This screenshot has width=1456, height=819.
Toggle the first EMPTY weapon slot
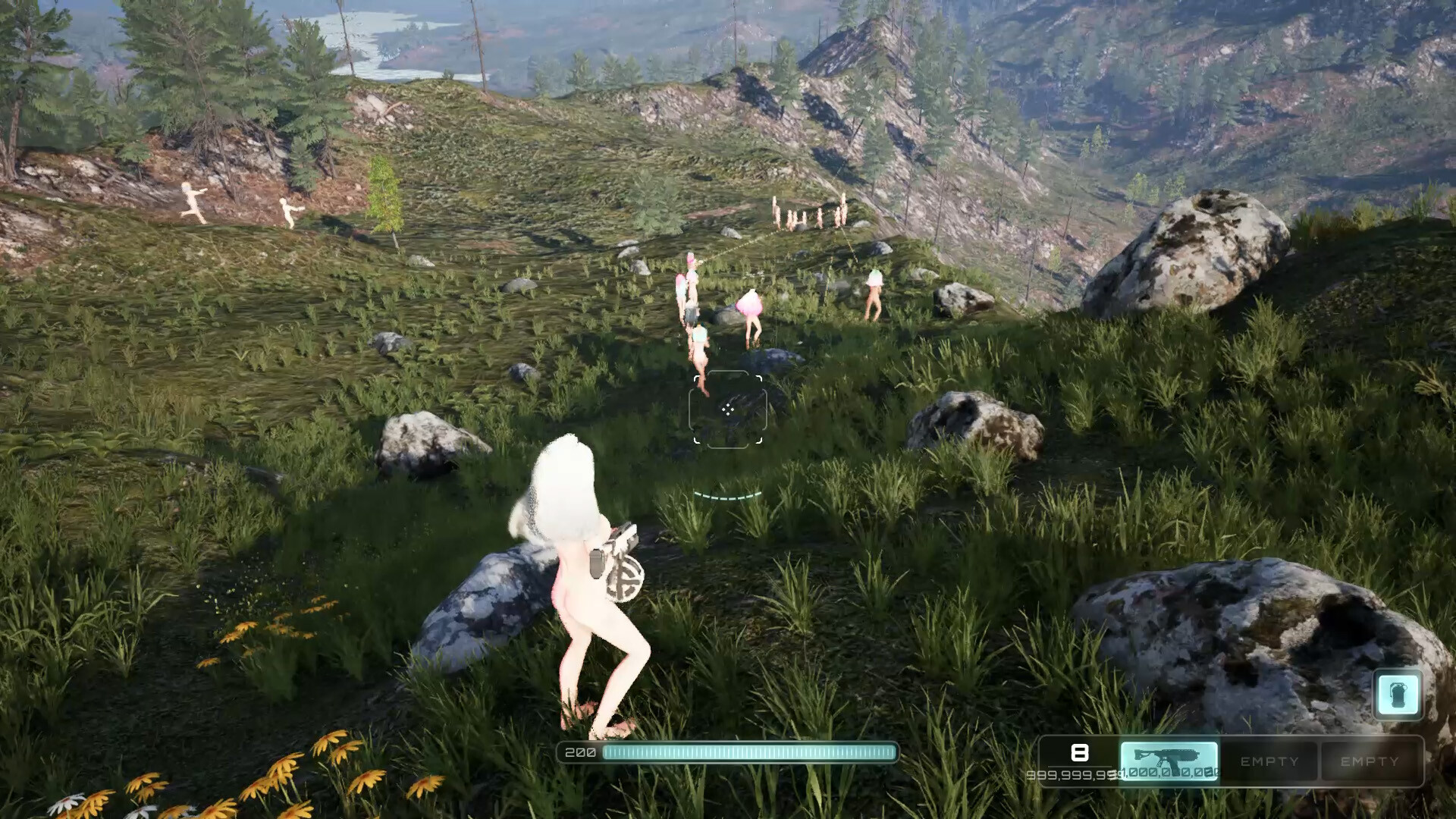coord(1269,761)
